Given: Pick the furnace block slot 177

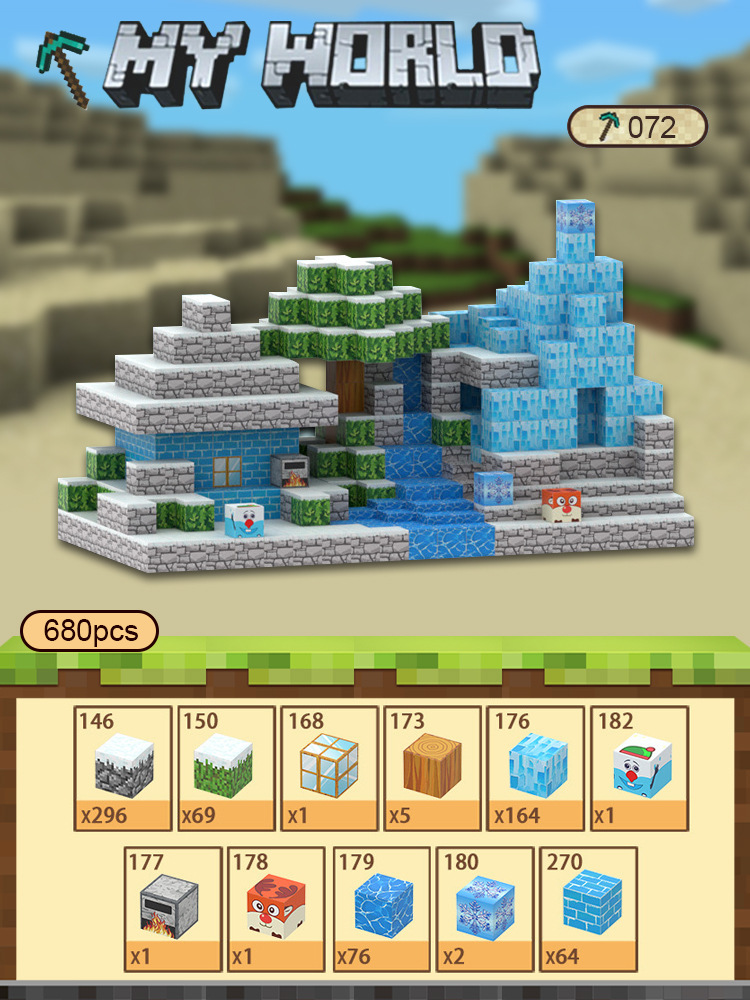Looking at the screenshot, I should [x=174, y=909].
